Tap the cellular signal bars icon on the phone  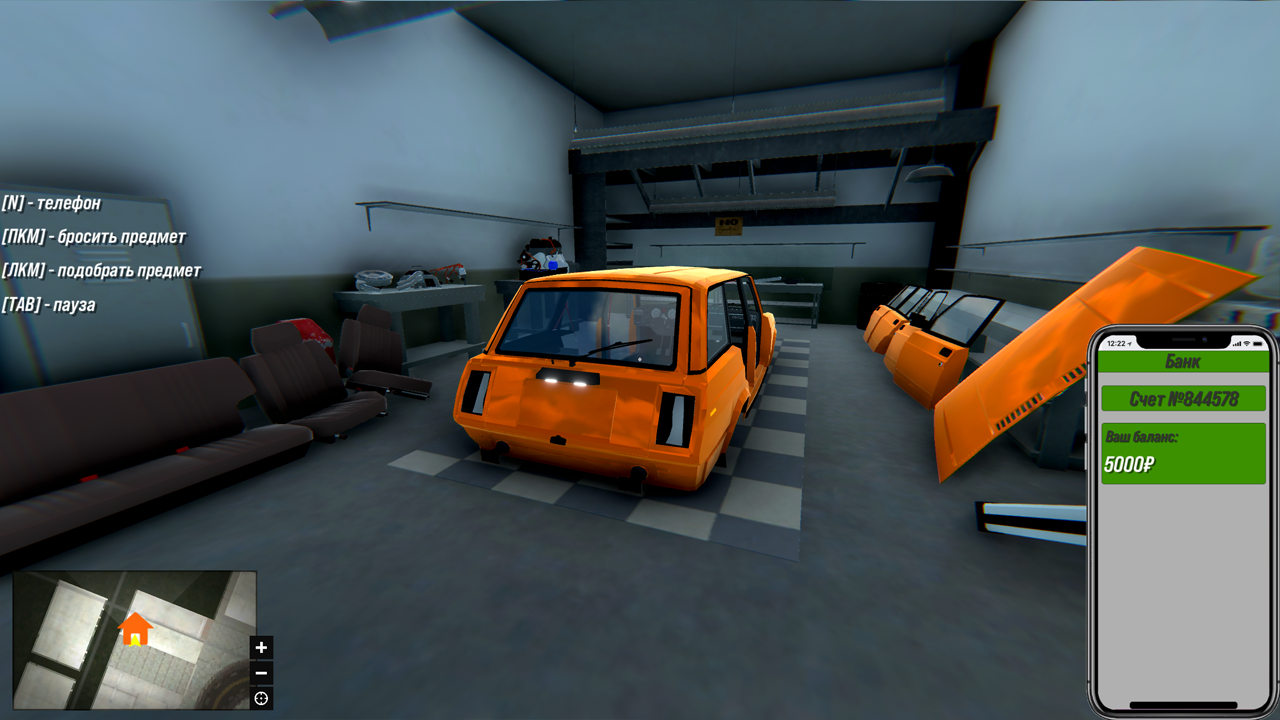click(1237, 344)
